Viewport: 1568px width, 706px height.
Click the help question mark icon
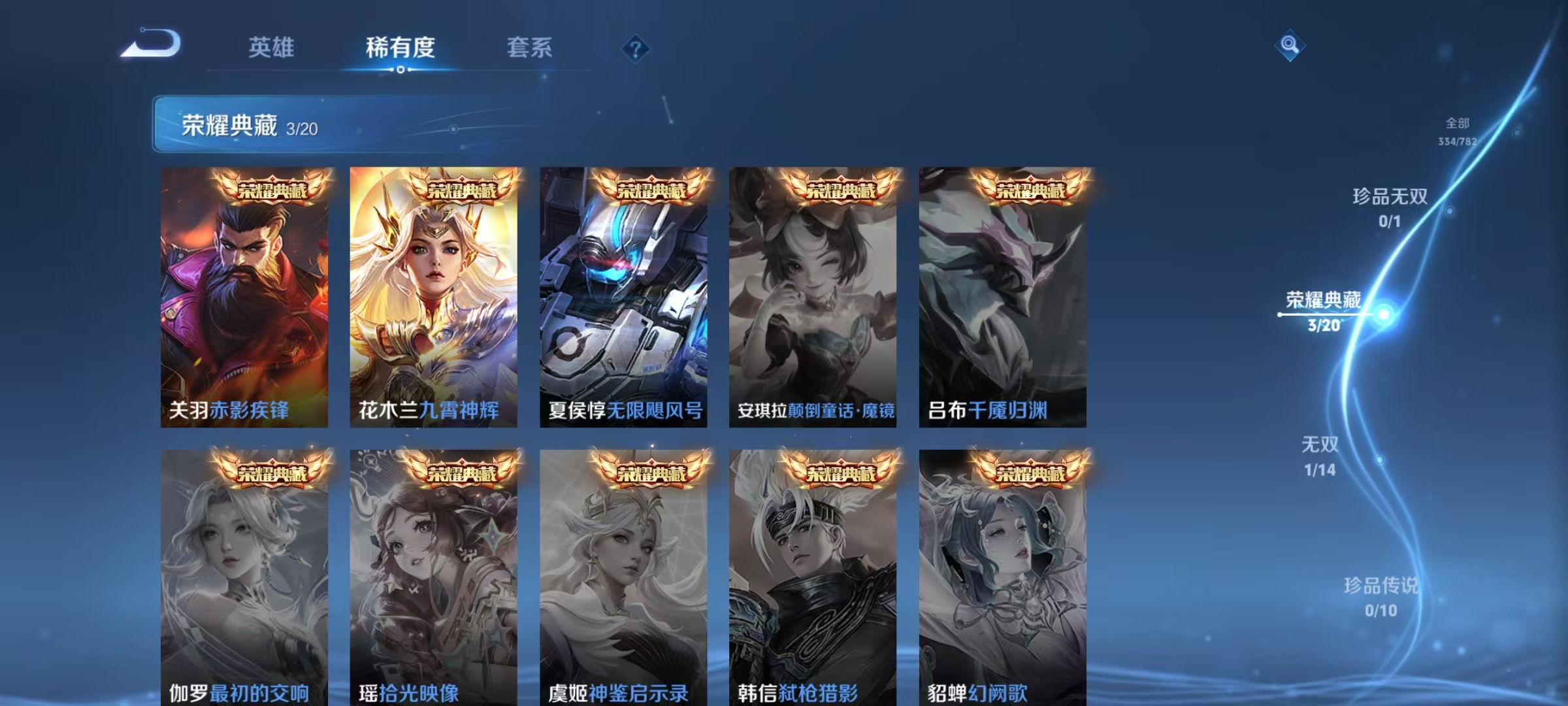coord(636,49)
